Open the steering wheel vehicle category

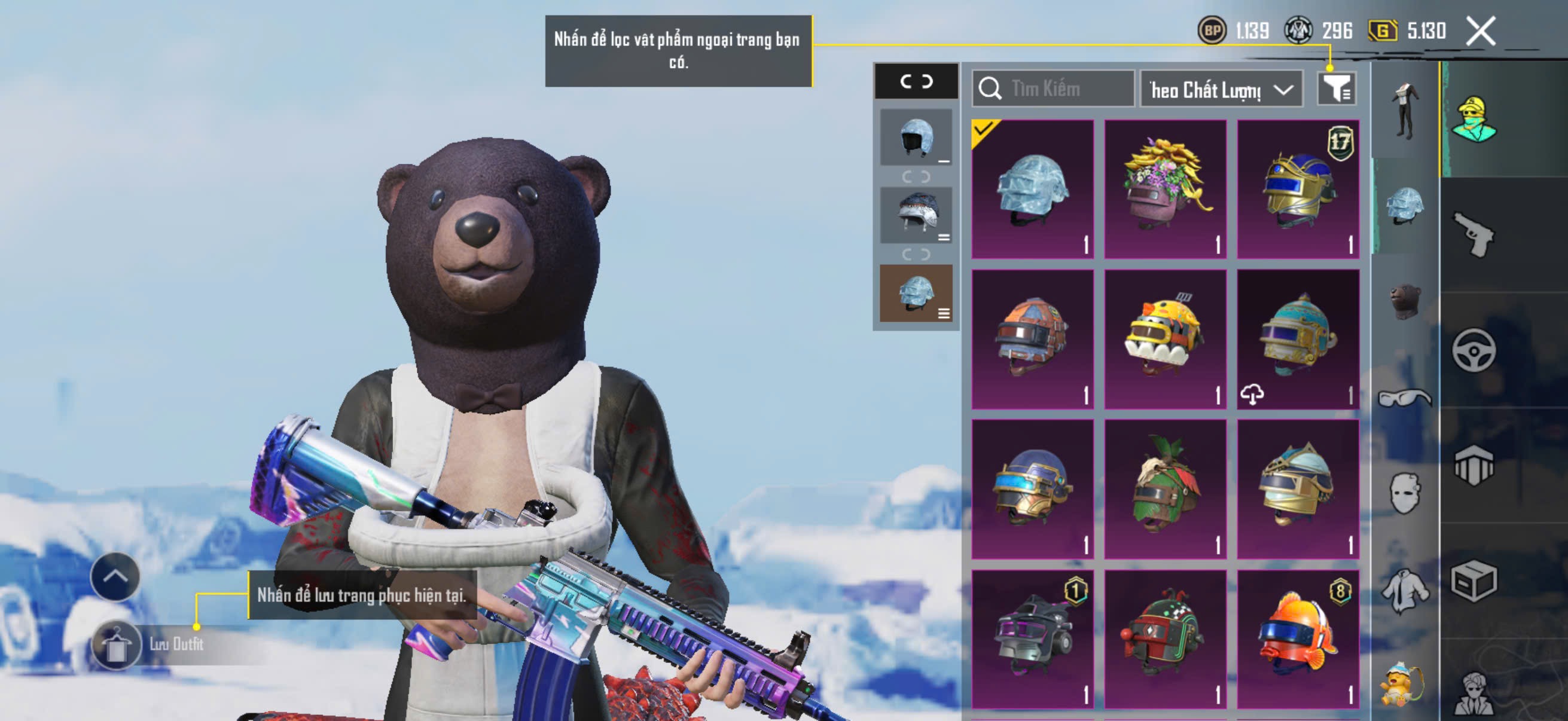coord(1474,350)
